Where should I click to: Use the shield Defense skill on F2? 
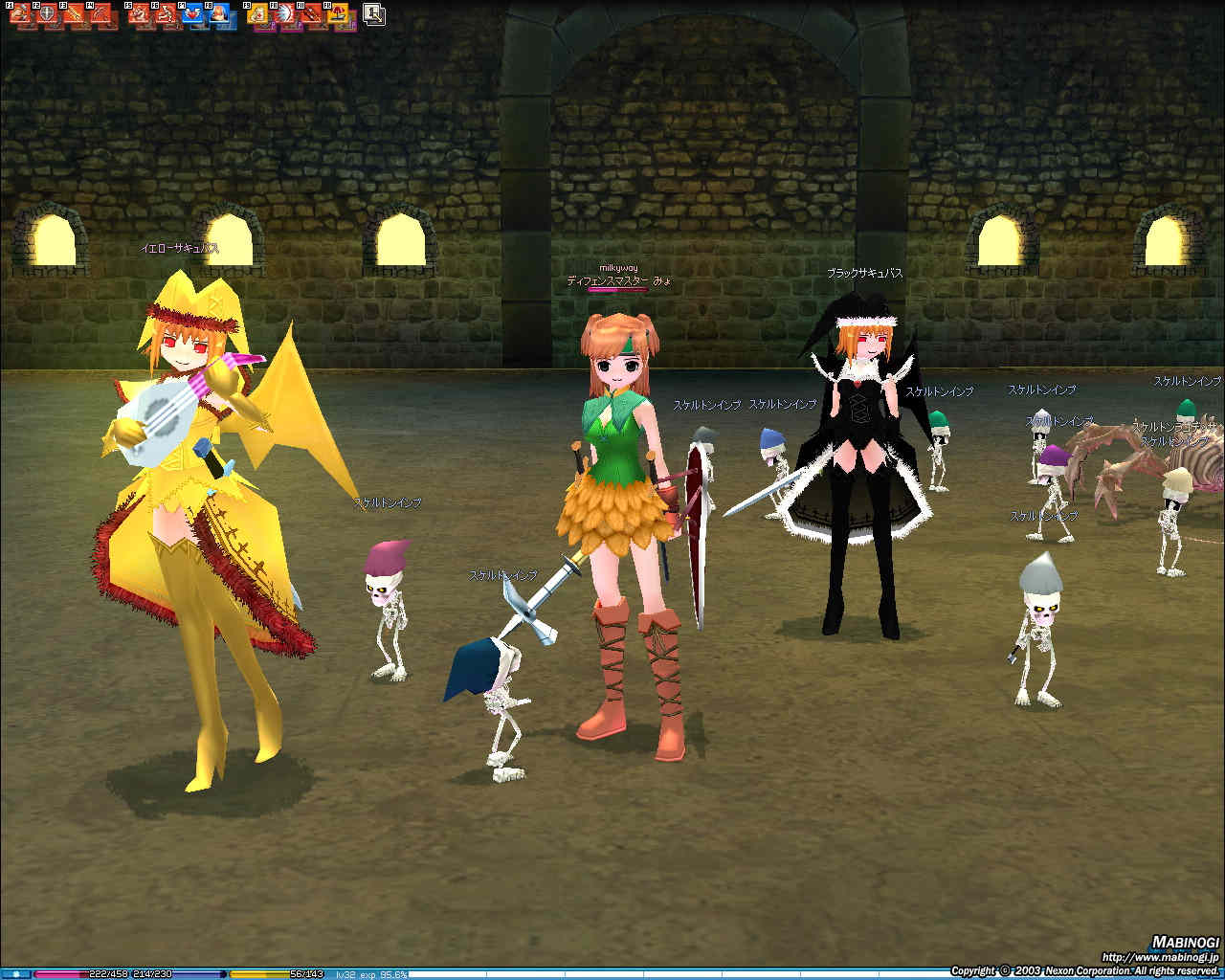[x=49, y=16]
